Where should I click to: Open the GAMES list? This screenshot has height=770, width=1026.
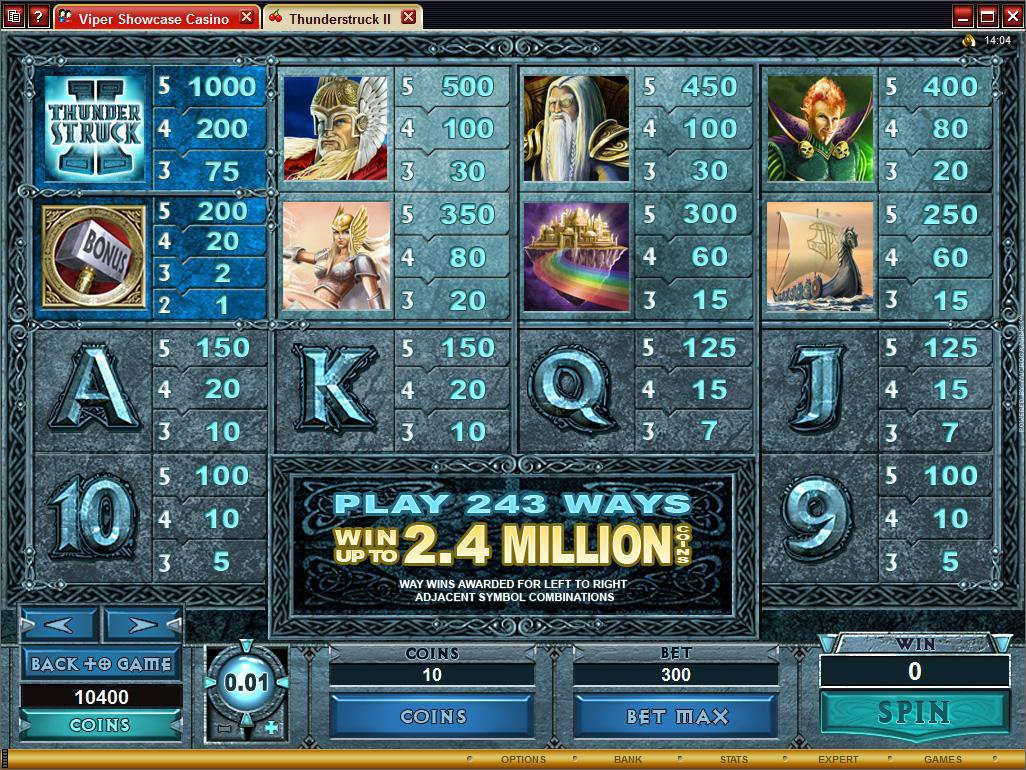pyautogui.click(x=942, y=760)
